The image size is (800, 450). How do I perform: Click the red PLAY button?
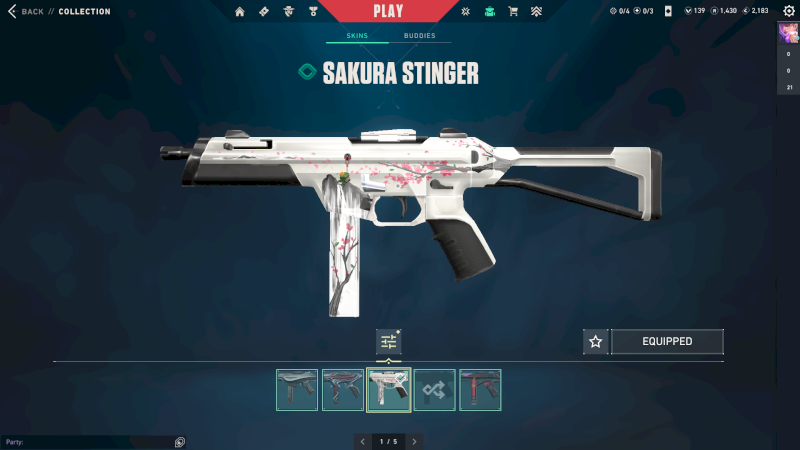click(x=388, y=11)
